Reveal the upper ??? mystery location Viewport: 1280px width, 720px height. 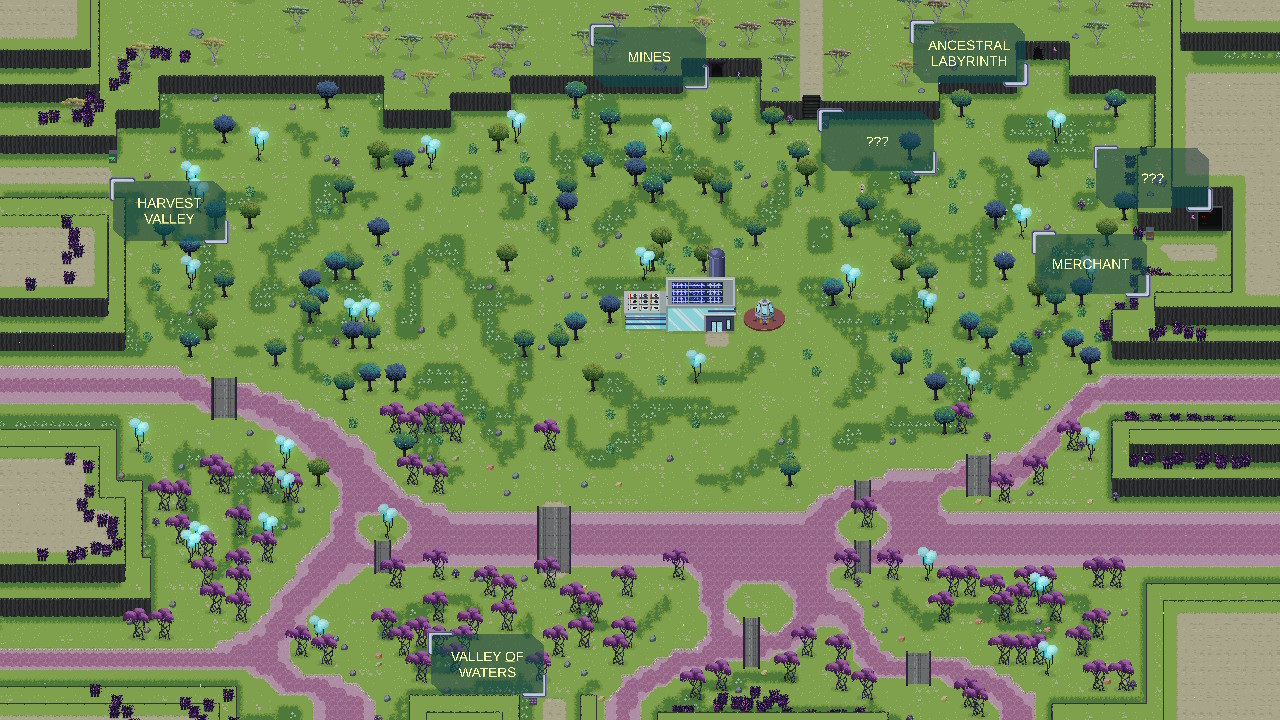(x=877, y=142)
